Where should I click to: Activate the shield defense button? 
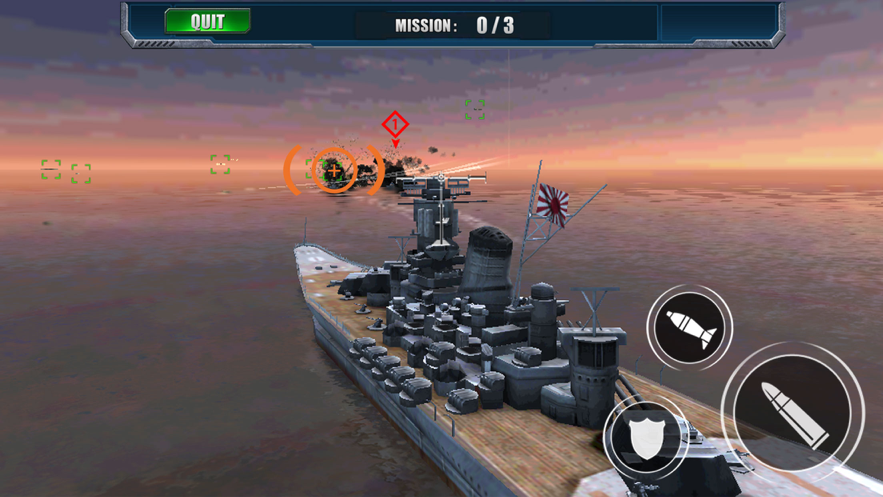[x=644, y=438]
